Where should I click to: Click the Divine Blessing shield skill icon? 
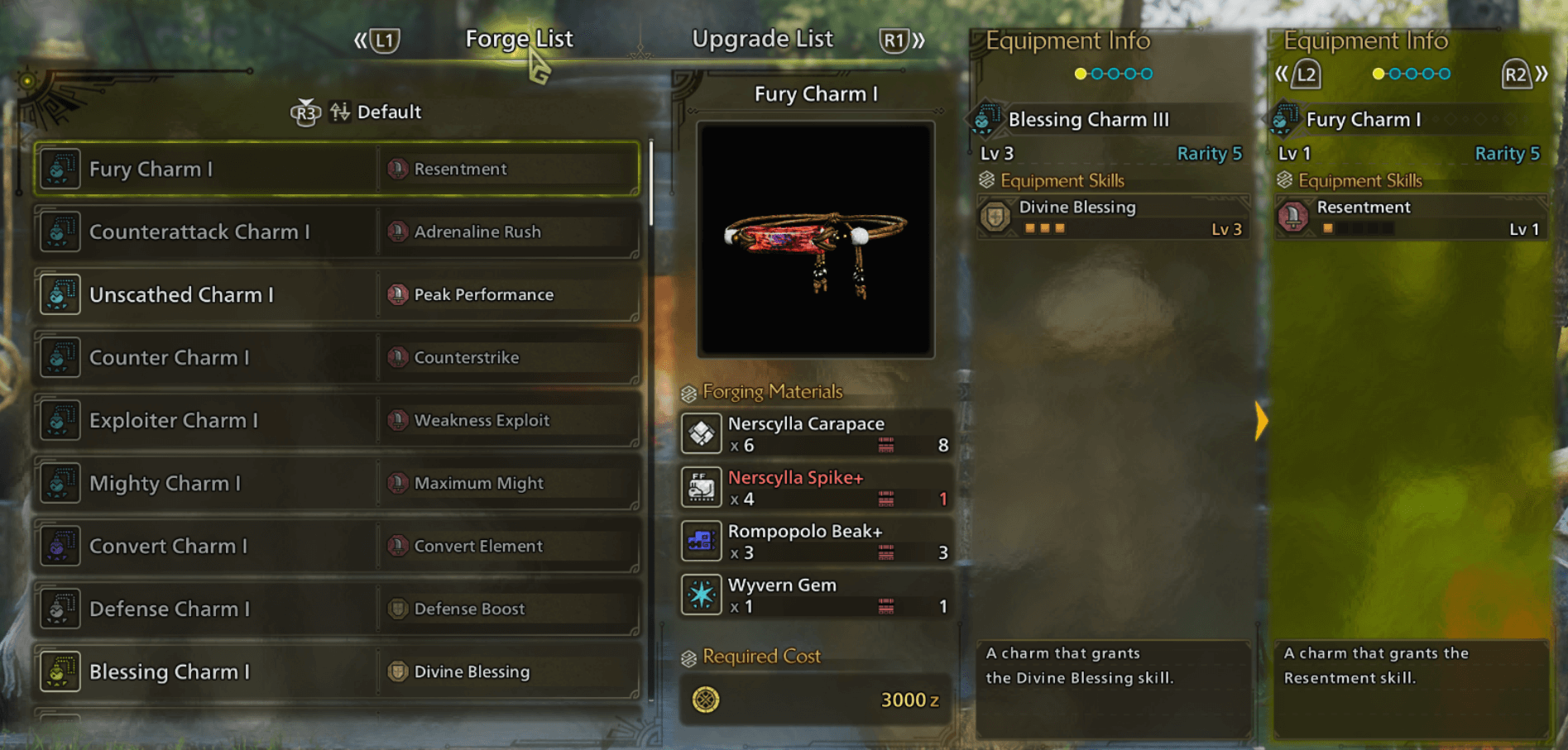click(x=997, y=217)
